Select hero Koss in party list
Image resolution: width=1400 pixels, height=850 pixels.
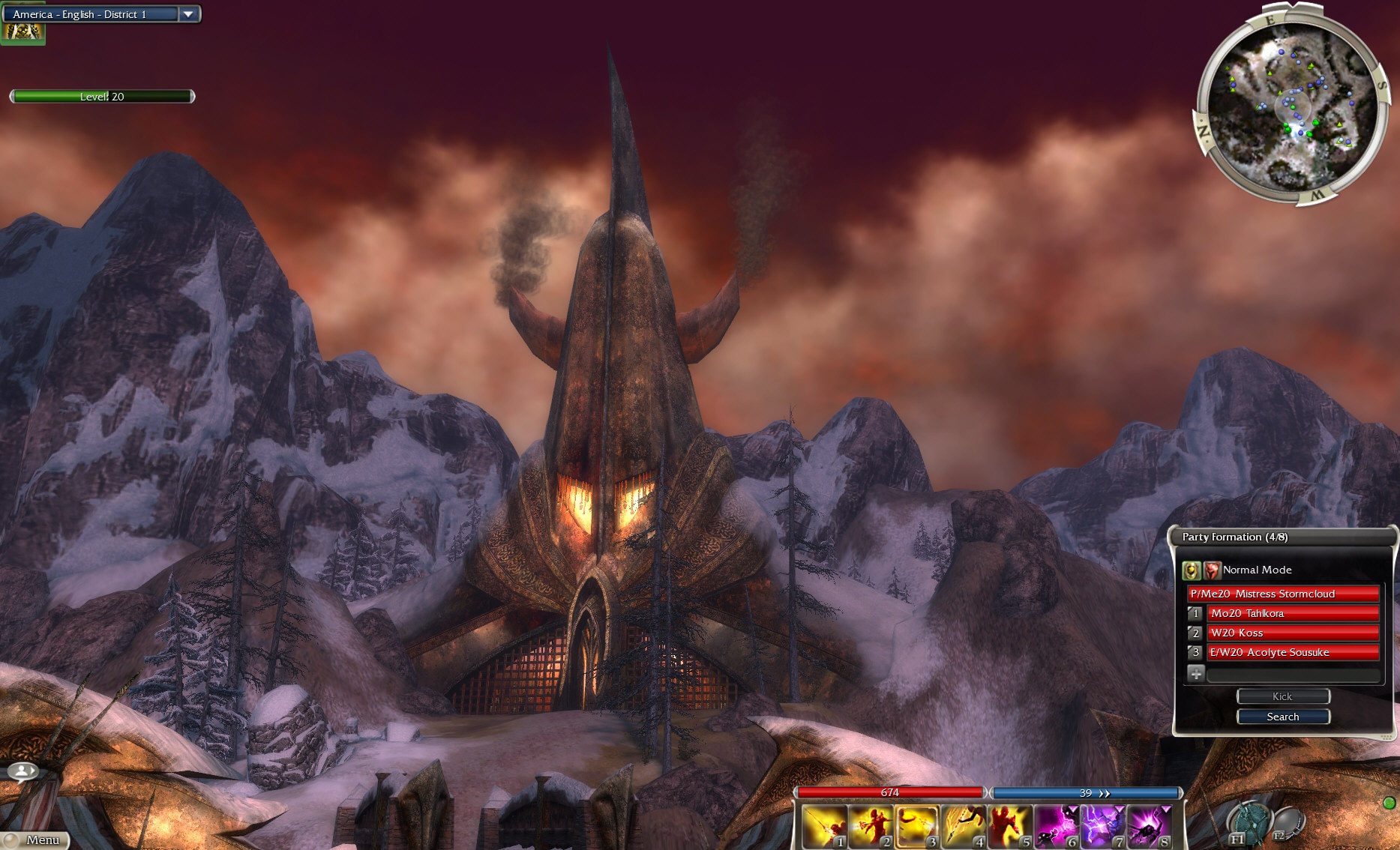click(1292, 633)
